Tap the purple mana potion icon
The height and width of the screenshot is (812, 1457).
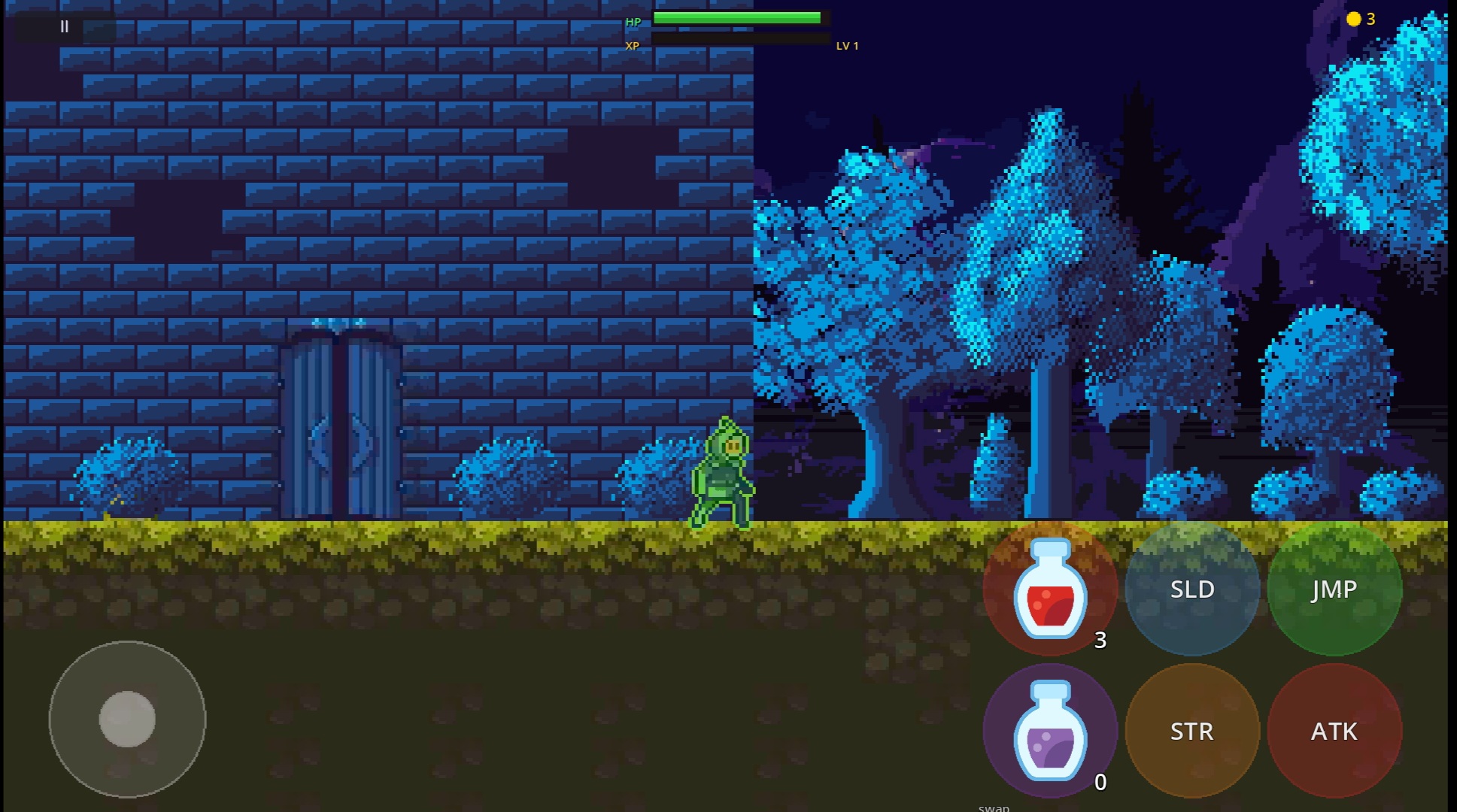tap(1050, 731)
